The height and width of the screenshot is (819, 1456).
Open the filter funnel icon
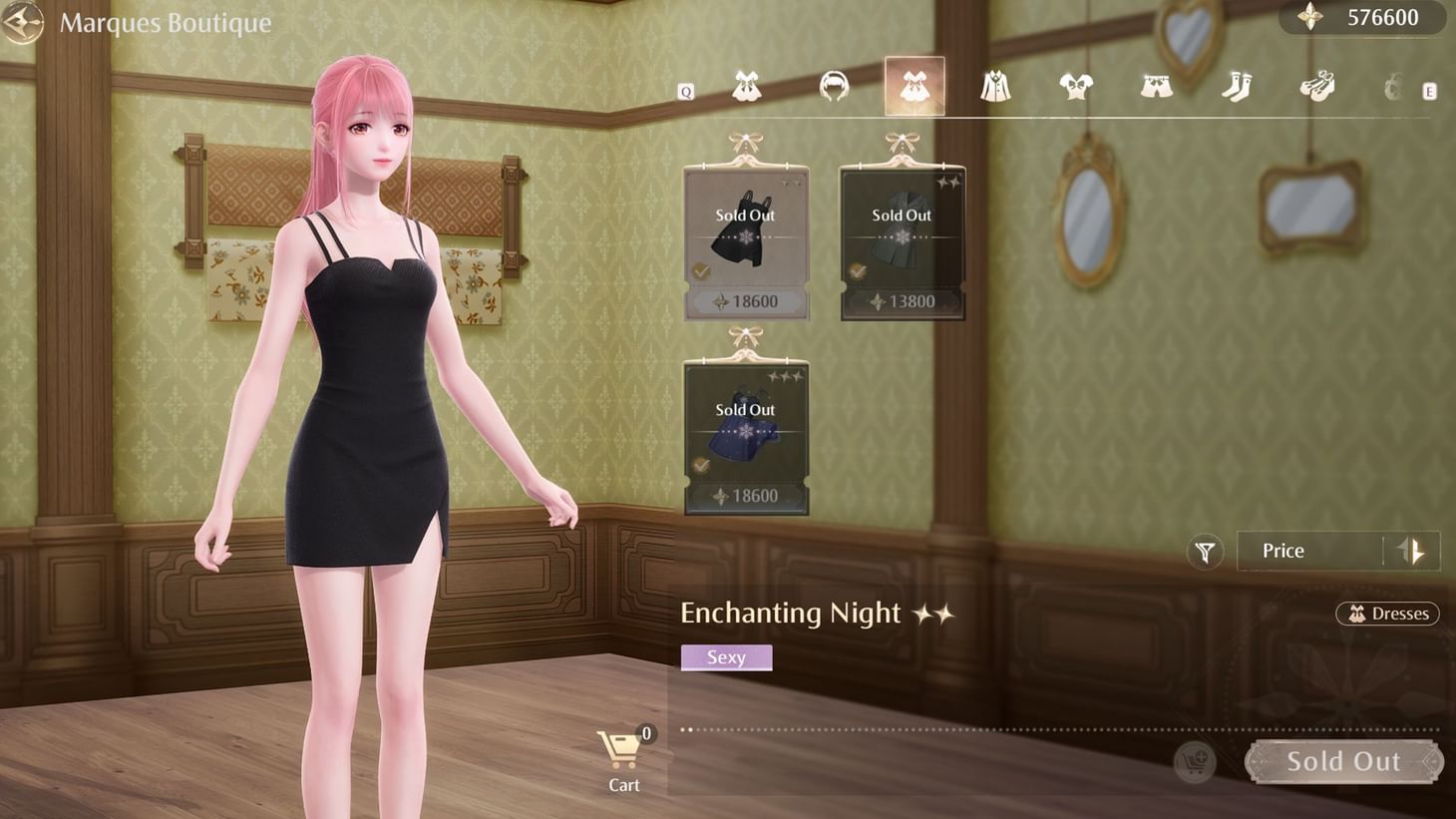pyautogui.click(x=1205, y=551)
